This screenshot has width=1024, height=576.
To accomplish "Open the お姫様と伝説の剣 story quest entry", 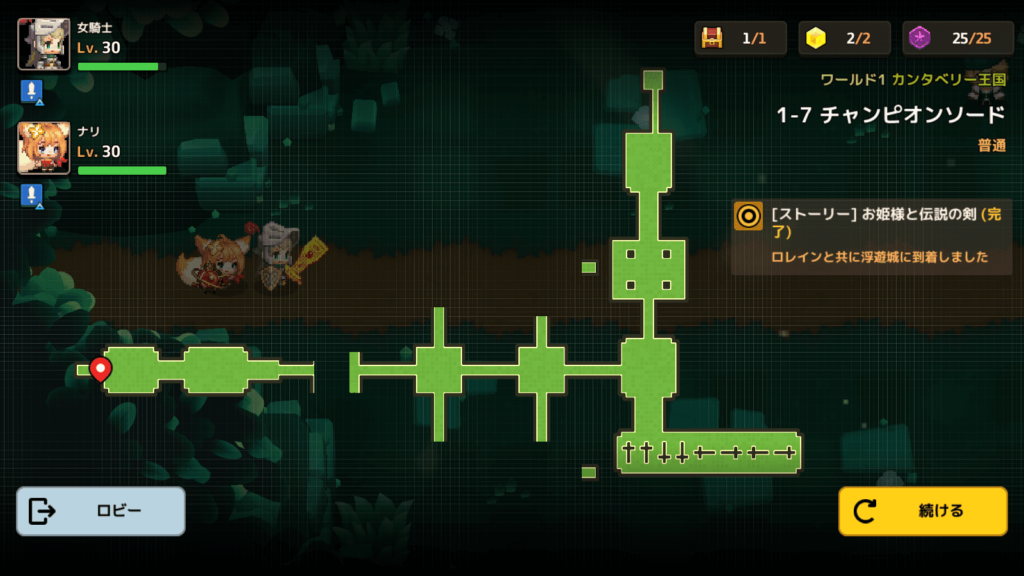I will point(872,235).
